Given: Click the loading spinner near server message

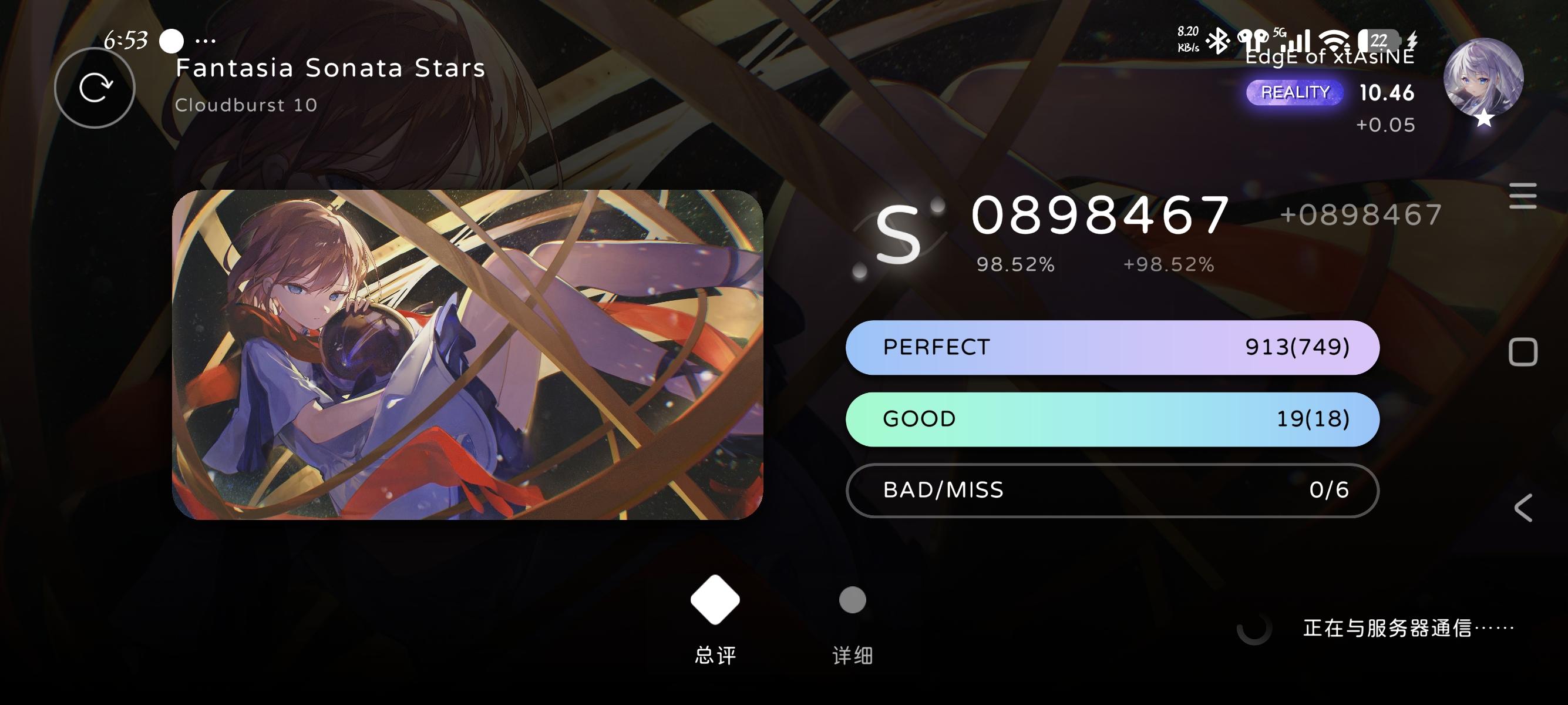Looking at the screenshot, I should (x=1256, y=632).
